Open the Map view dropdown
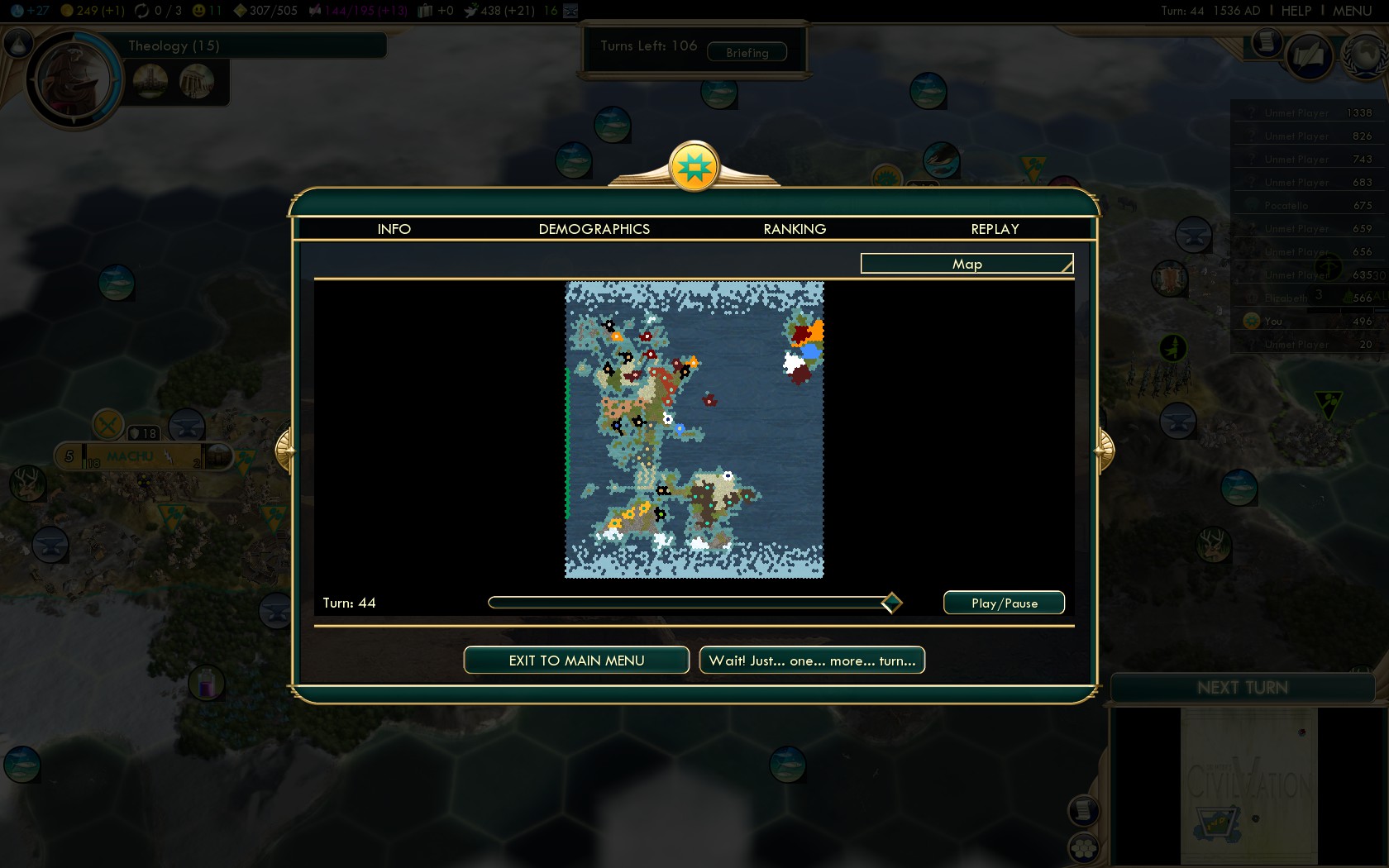Viewport: 1389px width, 868px height. point(967,264)
